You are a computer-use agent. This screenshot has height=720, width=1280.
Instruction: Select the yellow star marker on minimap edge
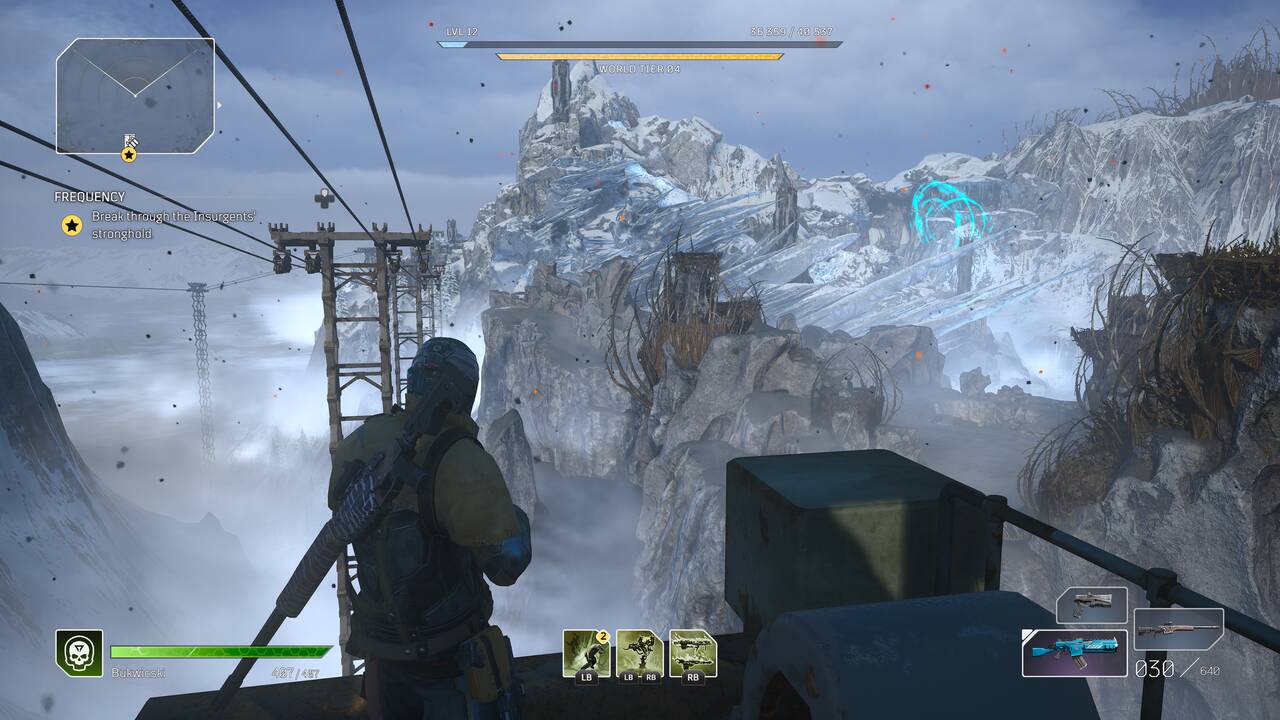pyautogui.click(x=129, y=155)
